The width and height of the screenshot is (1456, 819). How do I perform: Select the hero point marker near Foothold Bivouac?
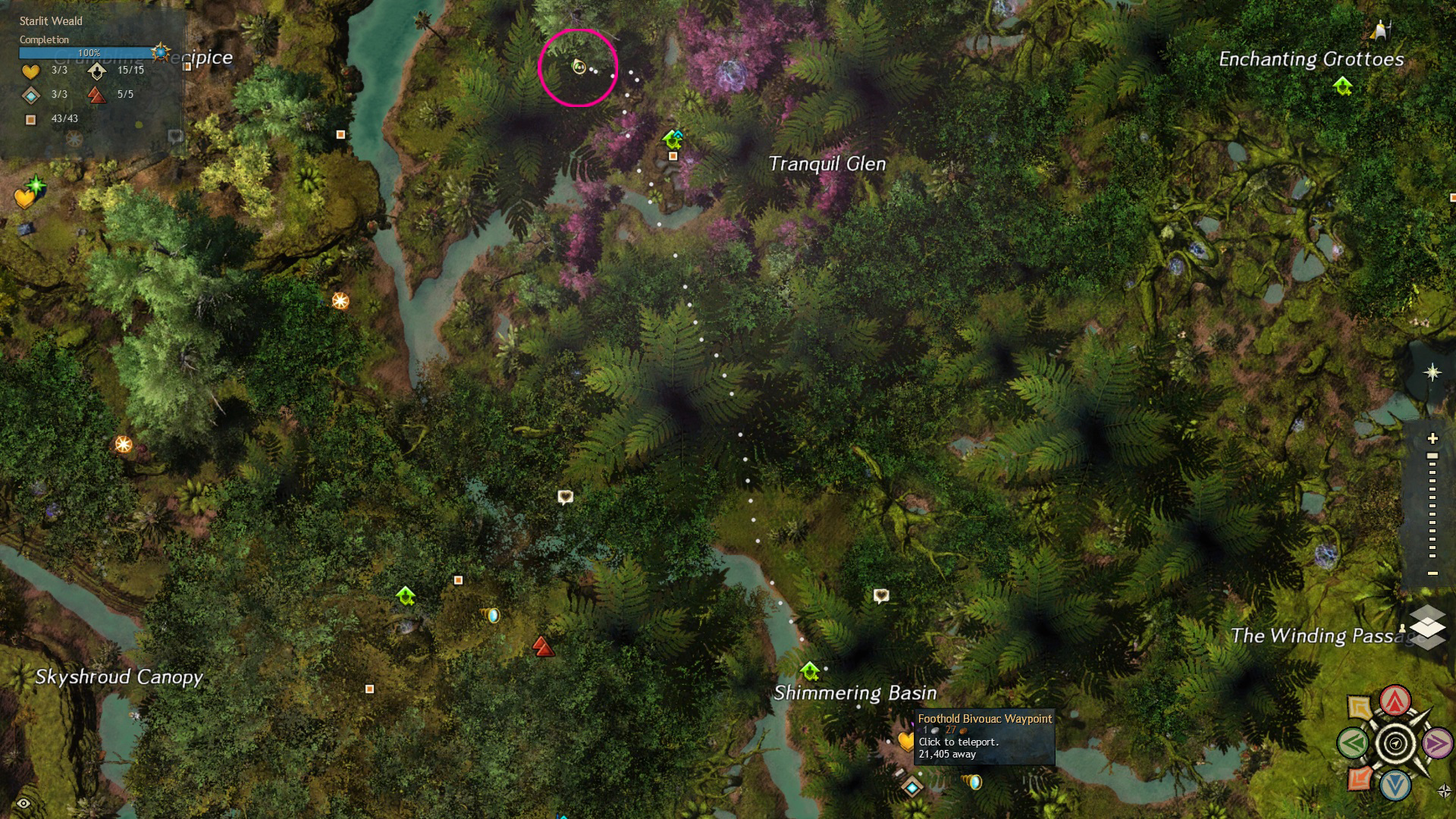coord(912,787)
